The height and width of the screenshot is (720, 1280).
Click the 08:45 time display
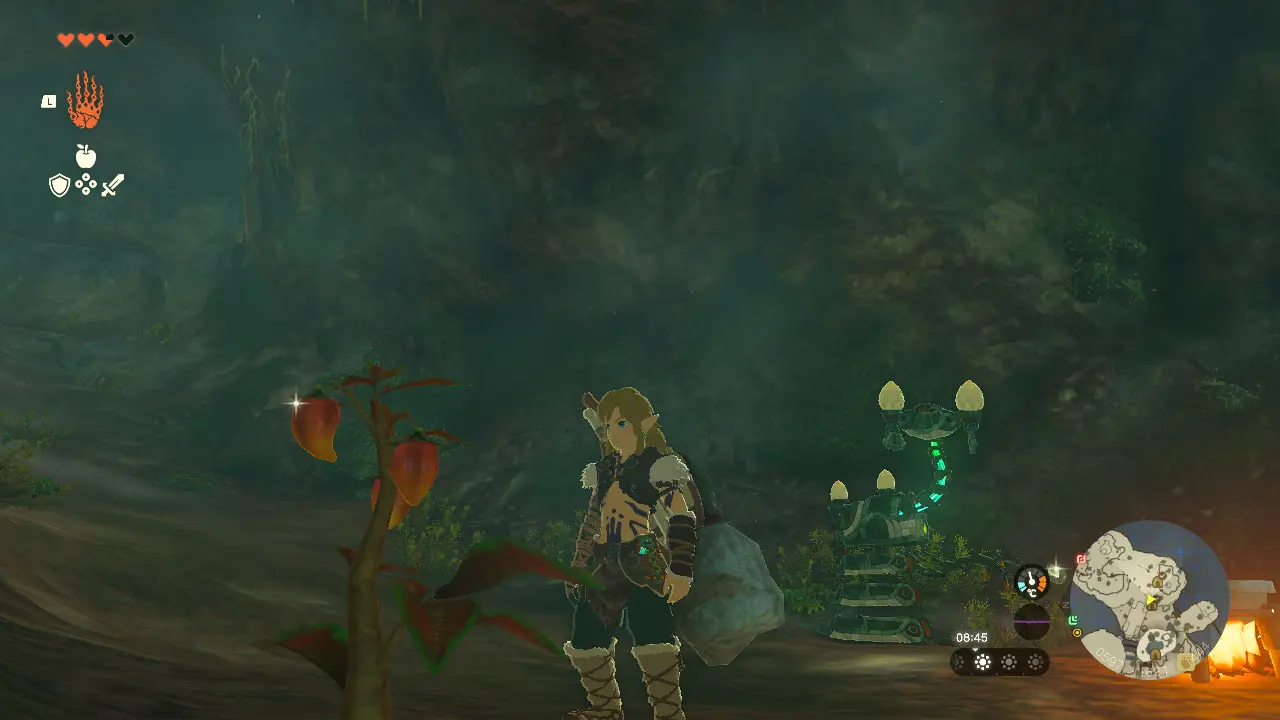[972, 637]
